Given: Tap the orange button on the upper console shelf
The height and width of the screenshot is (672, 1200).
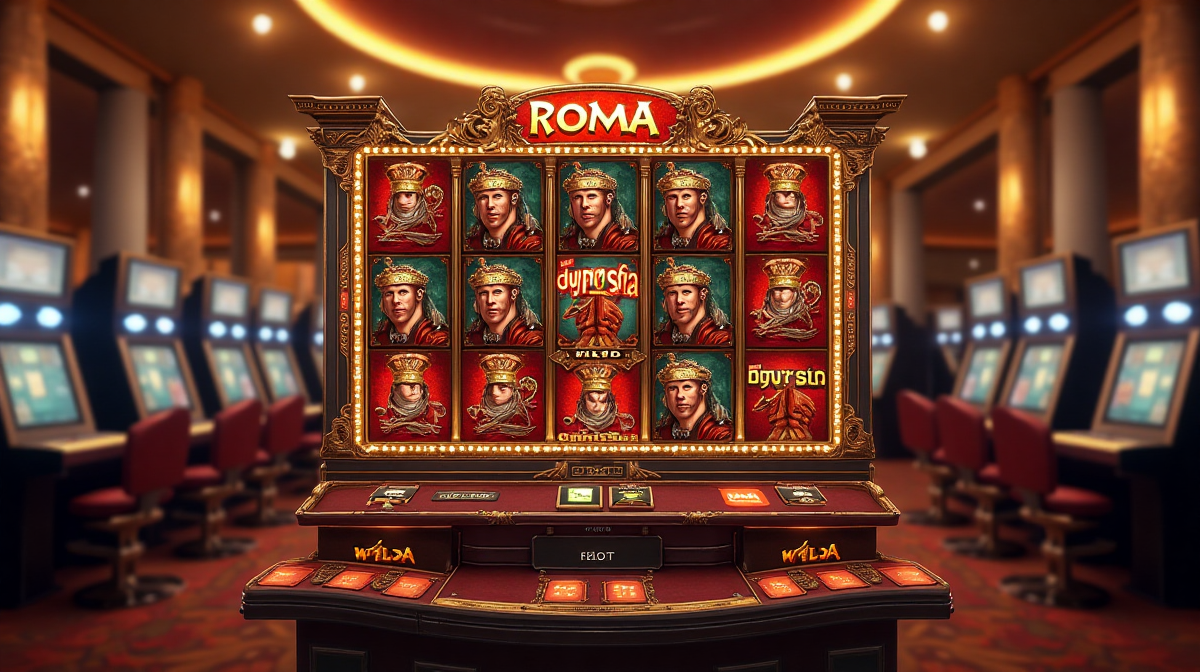Looking at the screenshot, I should pos(744,496).
